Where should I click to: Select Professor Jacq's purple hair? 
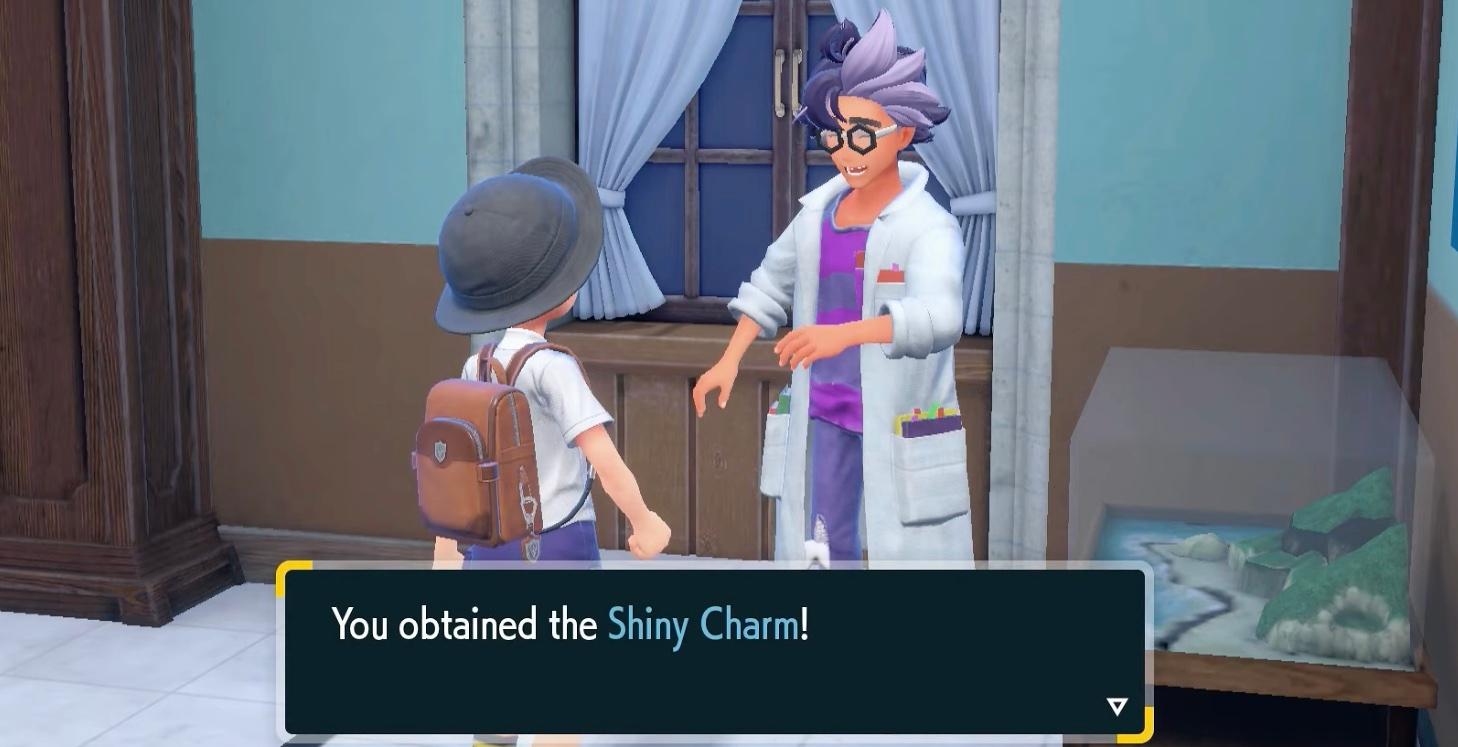(880, 60)
